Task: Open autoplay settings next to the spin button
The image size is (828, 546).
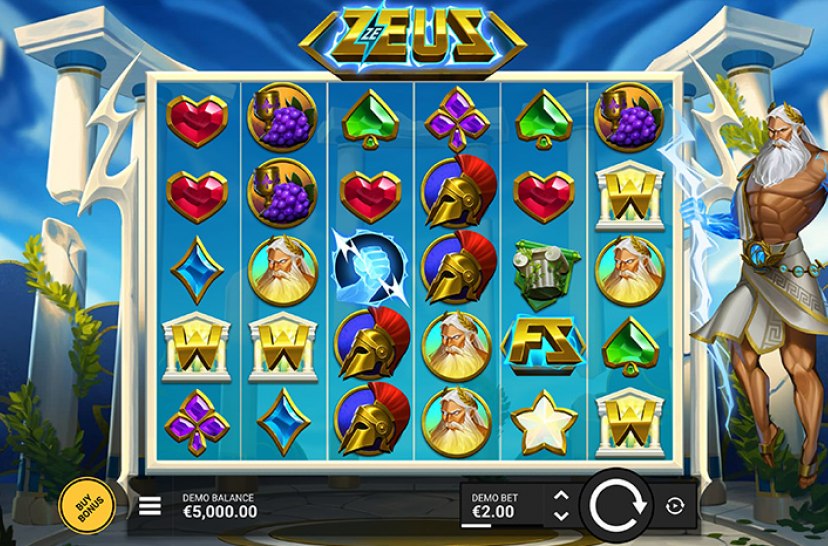Action: [674, 506]
